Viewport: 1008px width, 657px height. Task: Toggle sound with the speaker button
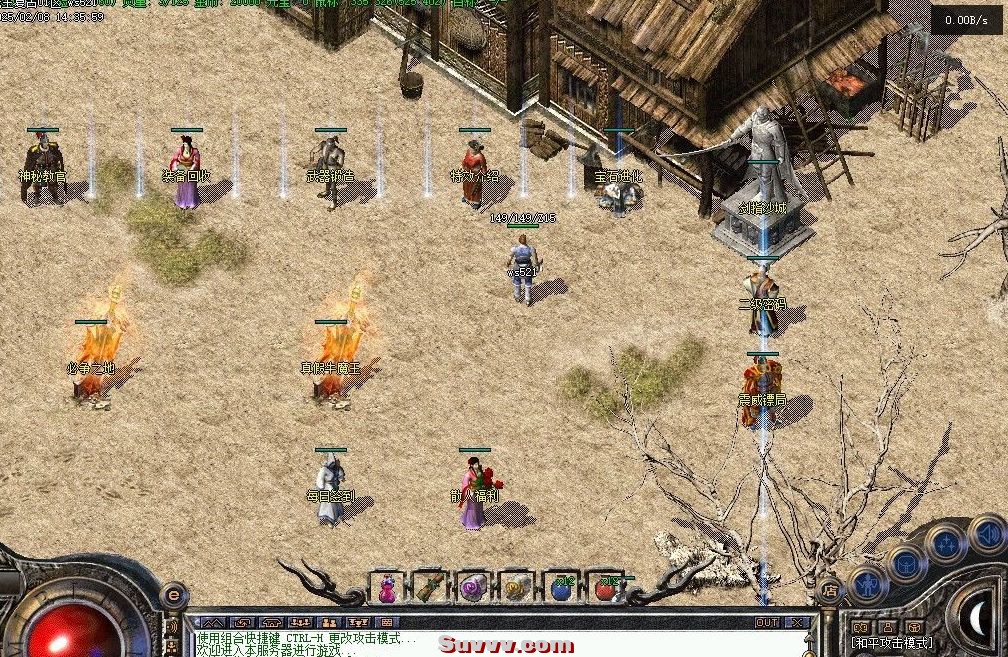click(986, 534)
